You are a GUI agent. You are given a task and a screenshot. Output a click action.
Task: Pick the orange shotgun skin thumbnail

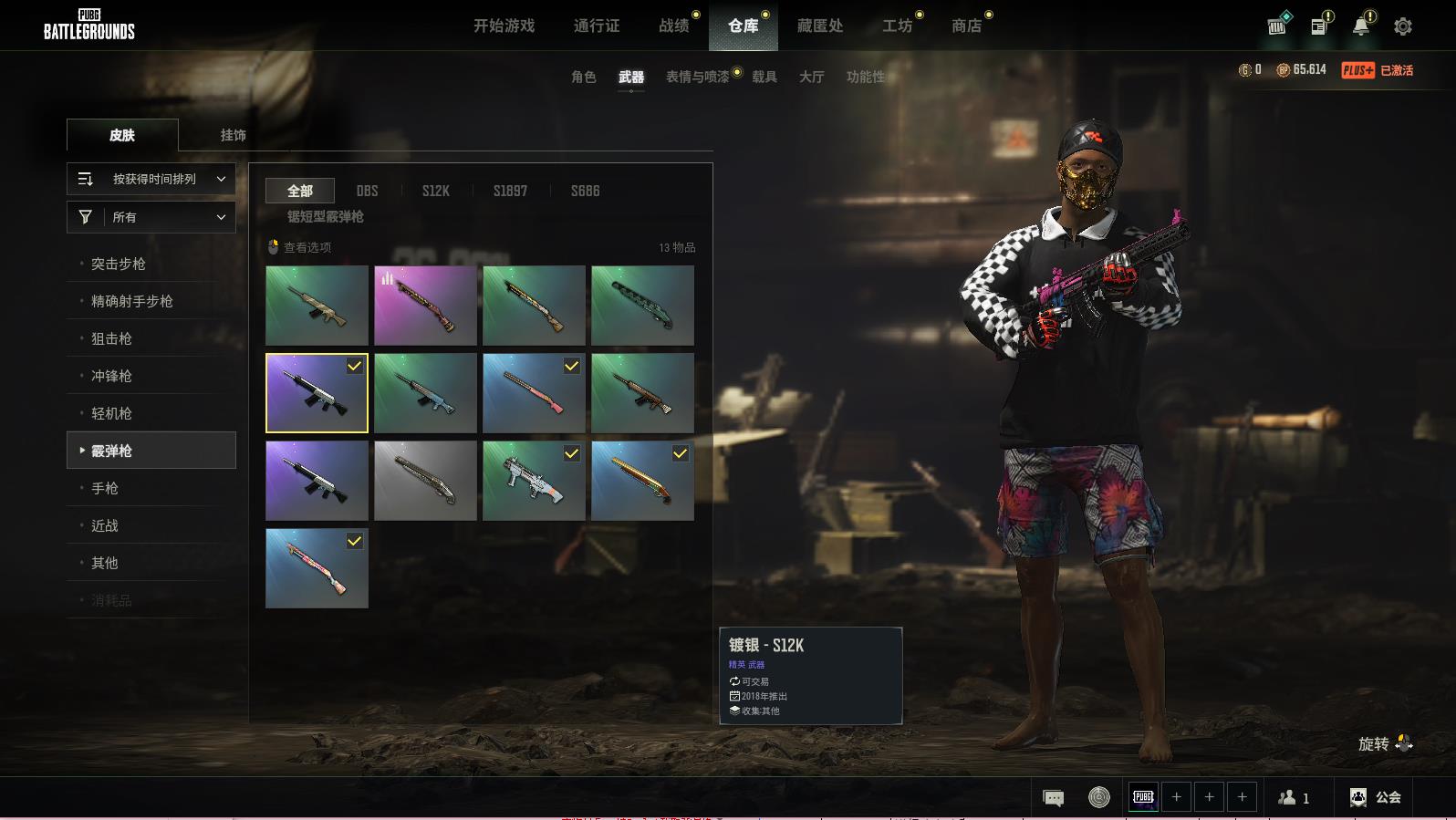642,481
